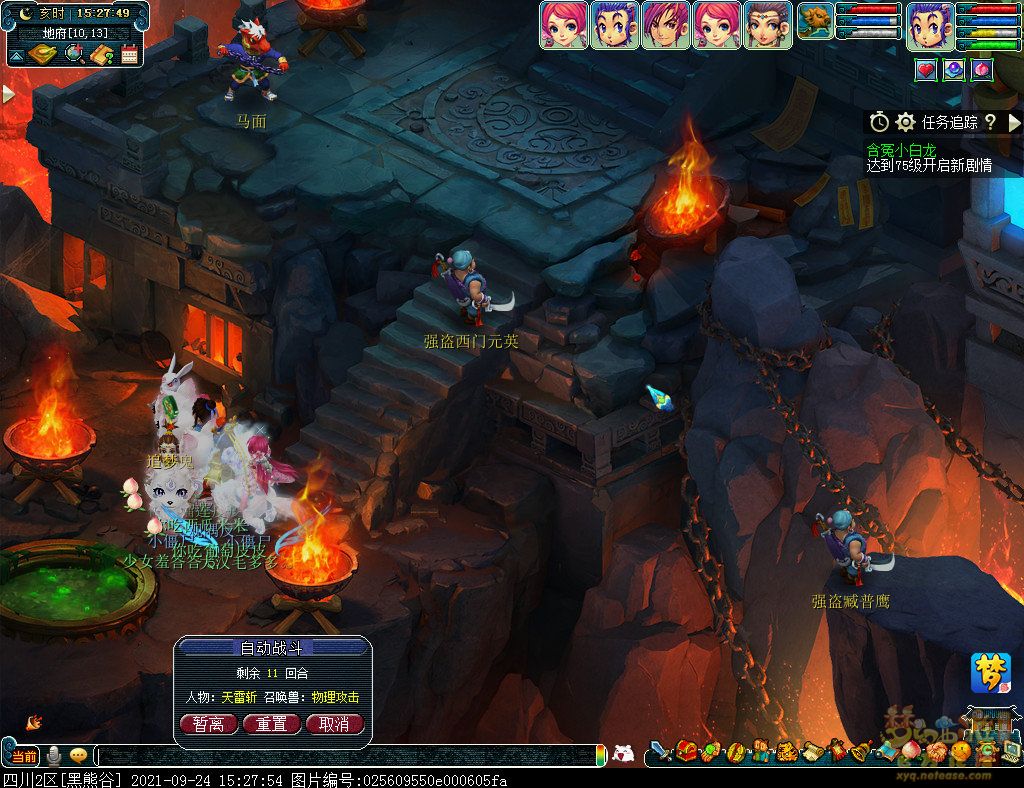Open the quest tracker gear settings
This screenshot has height=788, width=1024.
905,122
